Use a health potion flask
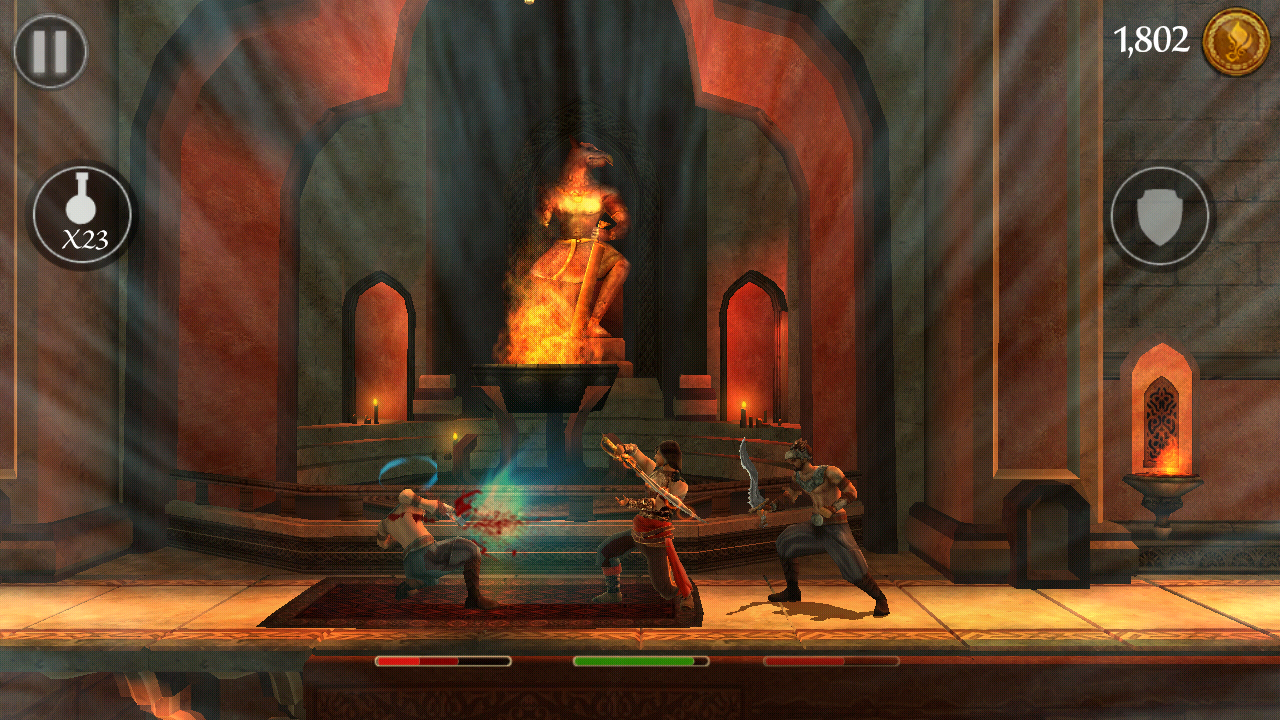Image resolution: width=1280 pixels, height=720 pixels. 82,215
